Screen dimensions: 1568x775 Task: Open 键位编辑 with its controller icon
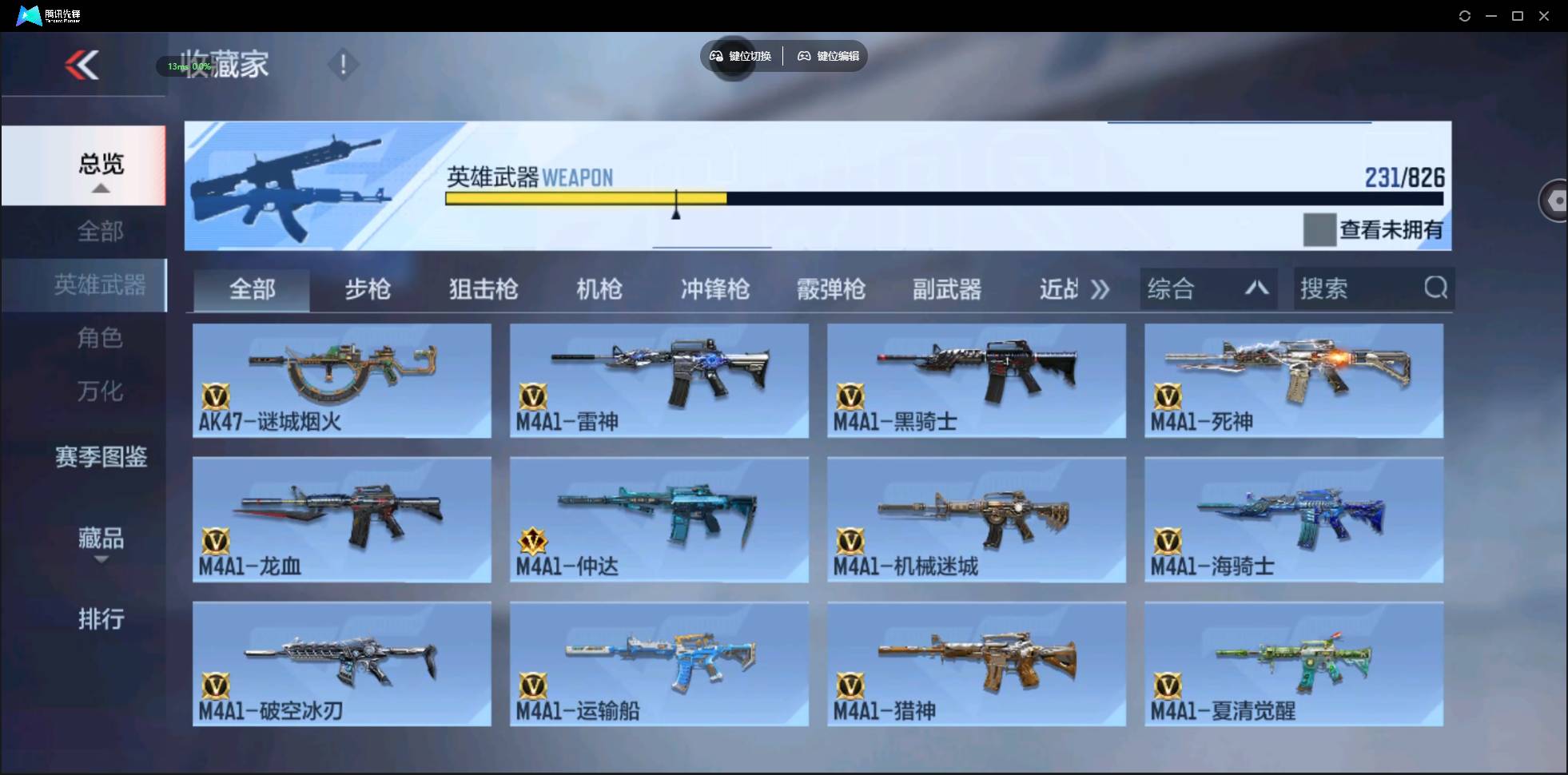point(804,56)
